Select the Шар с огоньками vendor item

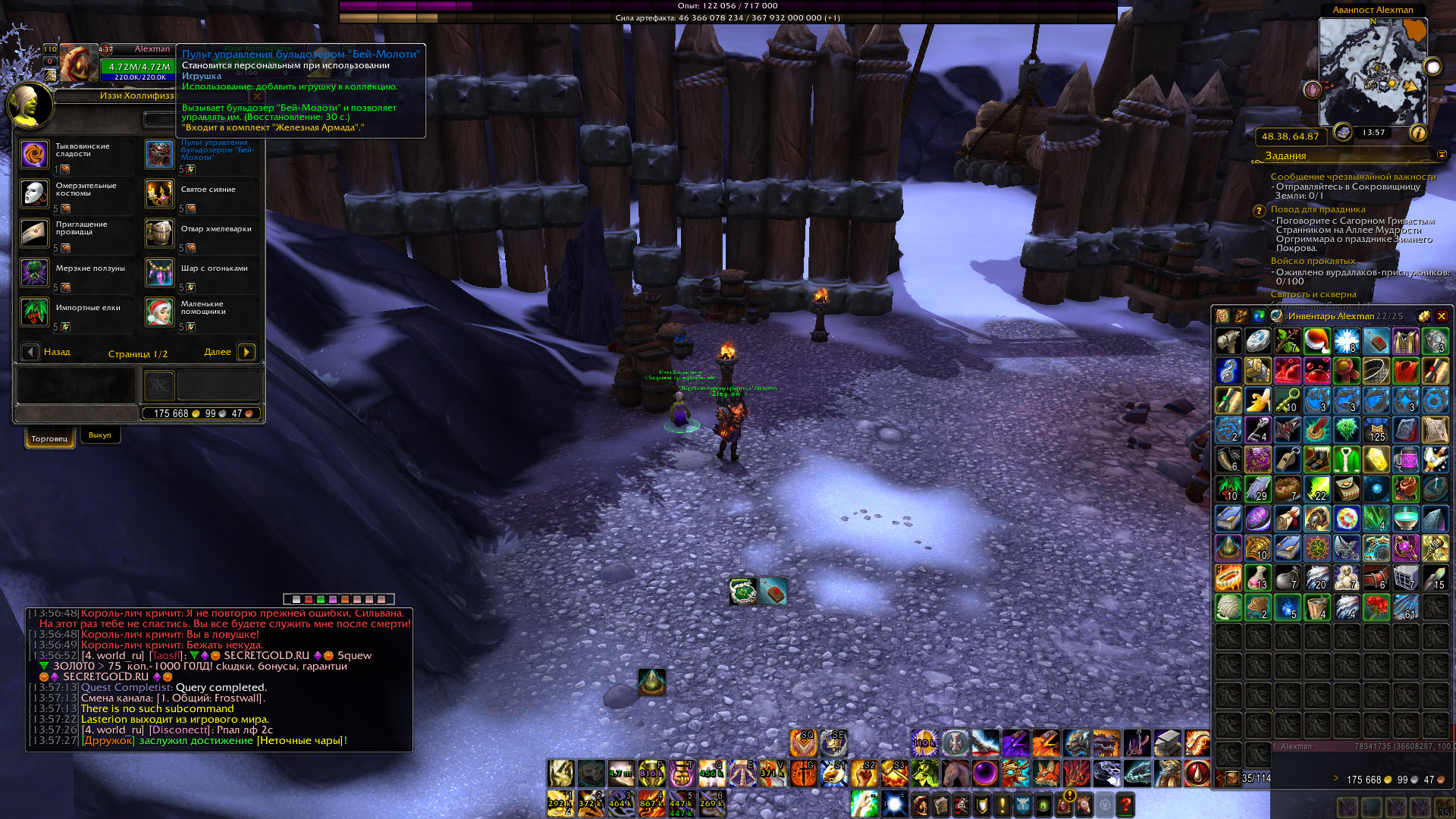point(160,273)
